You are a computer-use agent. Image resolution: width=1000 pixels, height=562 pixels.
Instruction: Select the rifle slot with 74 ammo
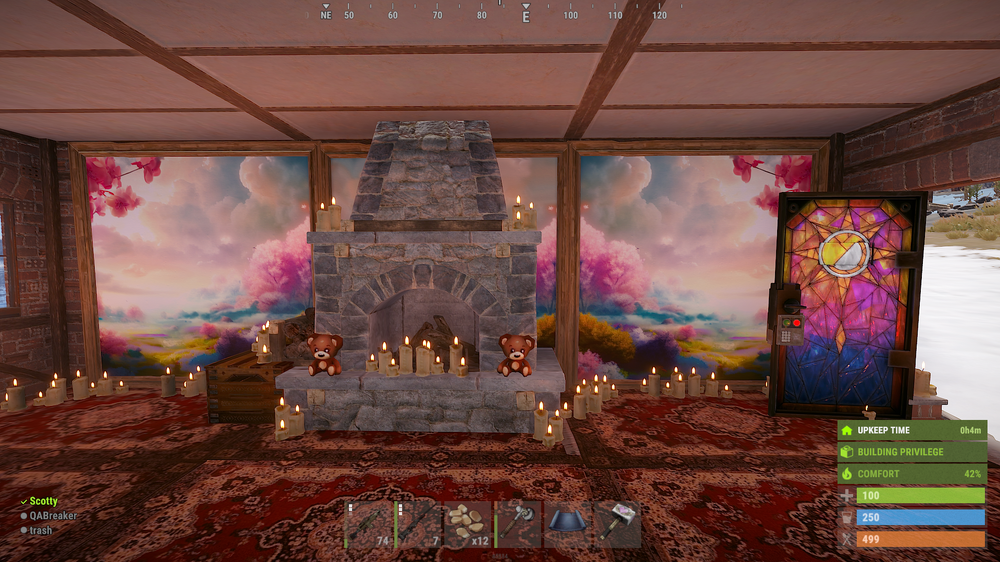[x=367, y=524]
